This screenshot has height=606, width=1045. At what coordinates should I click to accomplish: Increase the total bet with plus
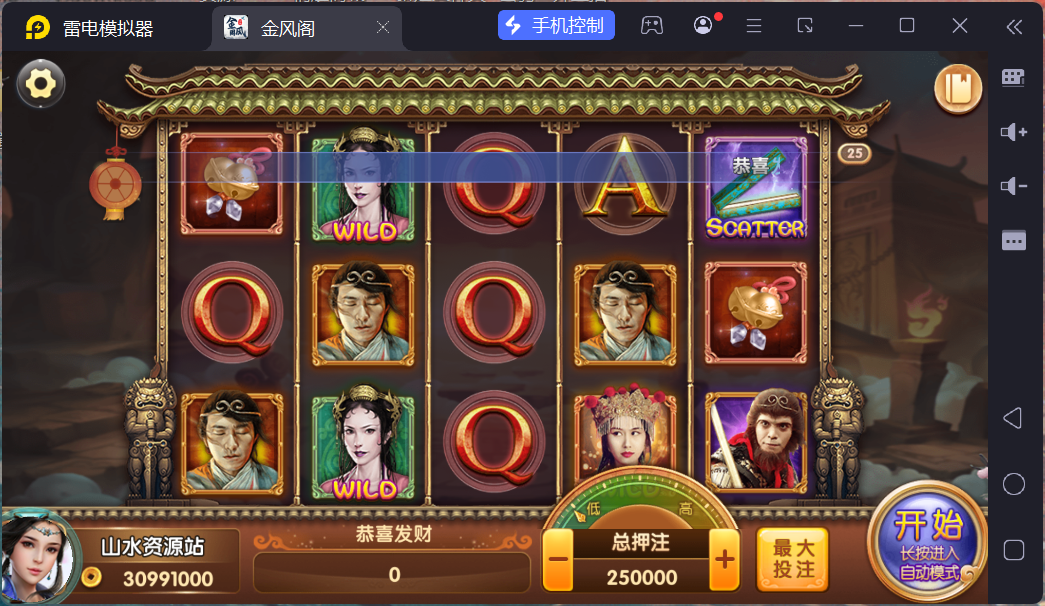[x=724, y=561]
